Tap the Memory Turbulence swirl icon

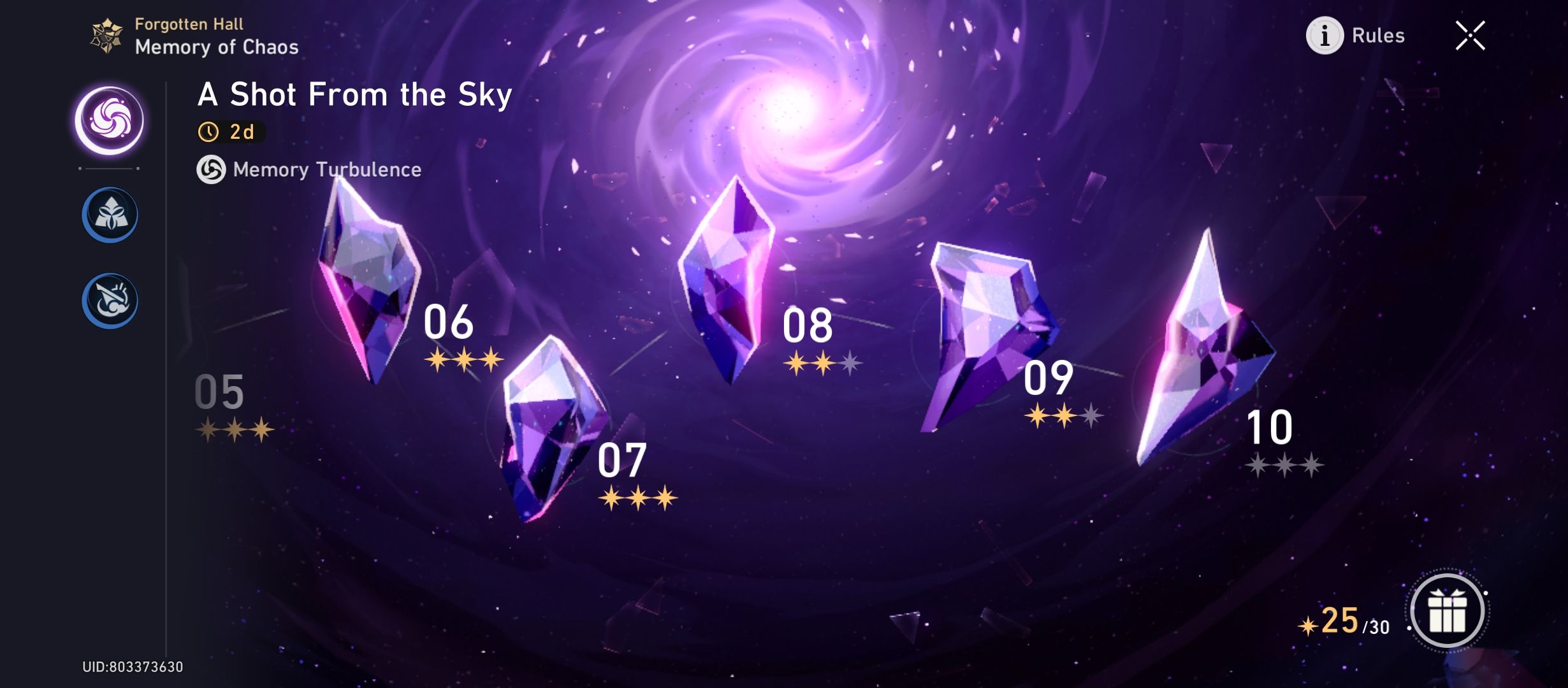click(212, 170)
